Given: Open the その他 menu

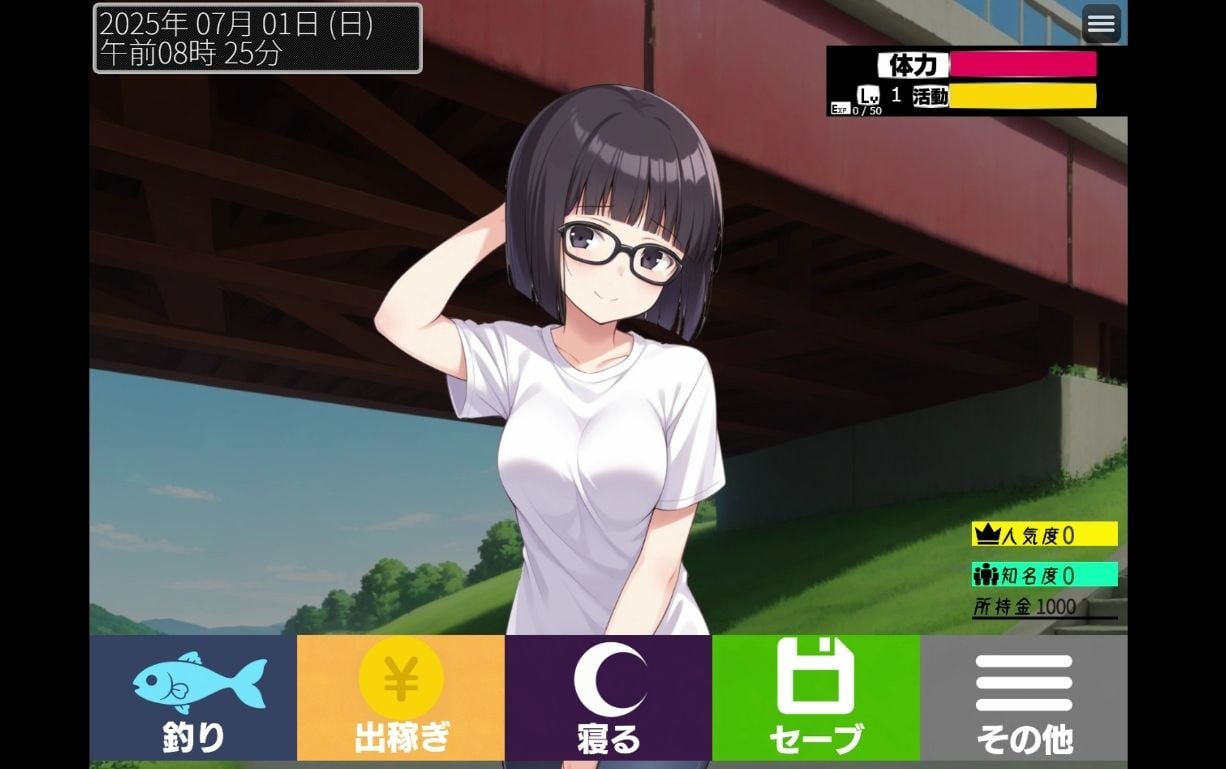Looking at the screenshot, I should pyautogui.click(x=1023, y=698).
